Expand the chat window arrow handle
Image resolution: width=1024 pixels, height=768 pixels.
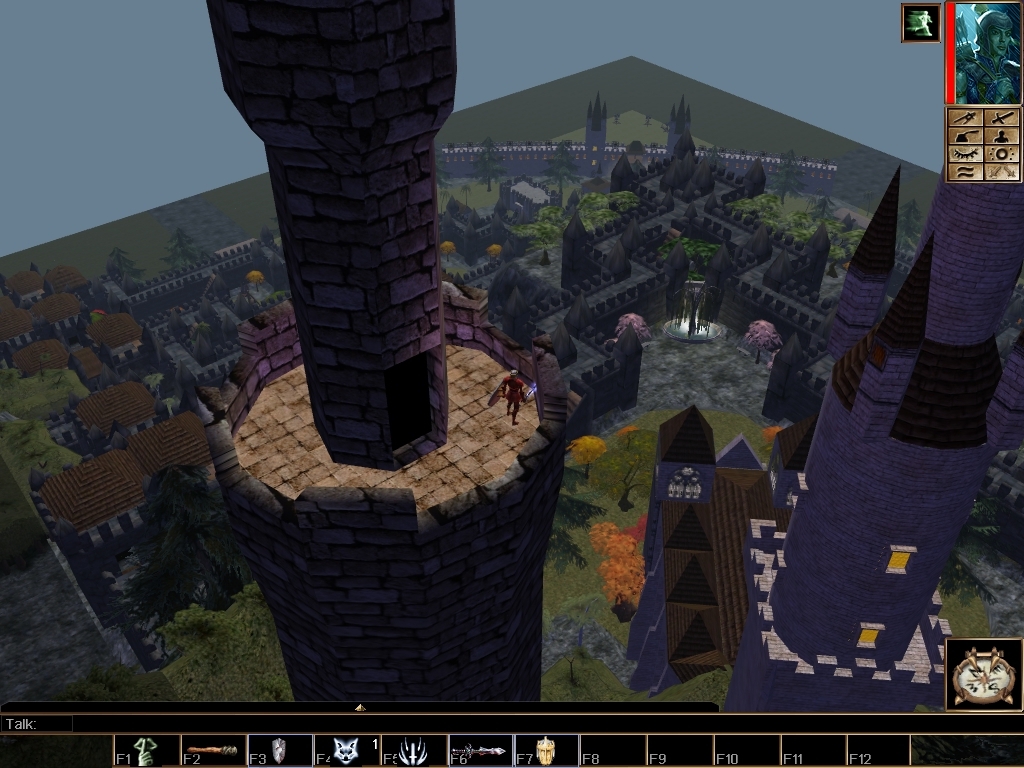click(360, 707)
